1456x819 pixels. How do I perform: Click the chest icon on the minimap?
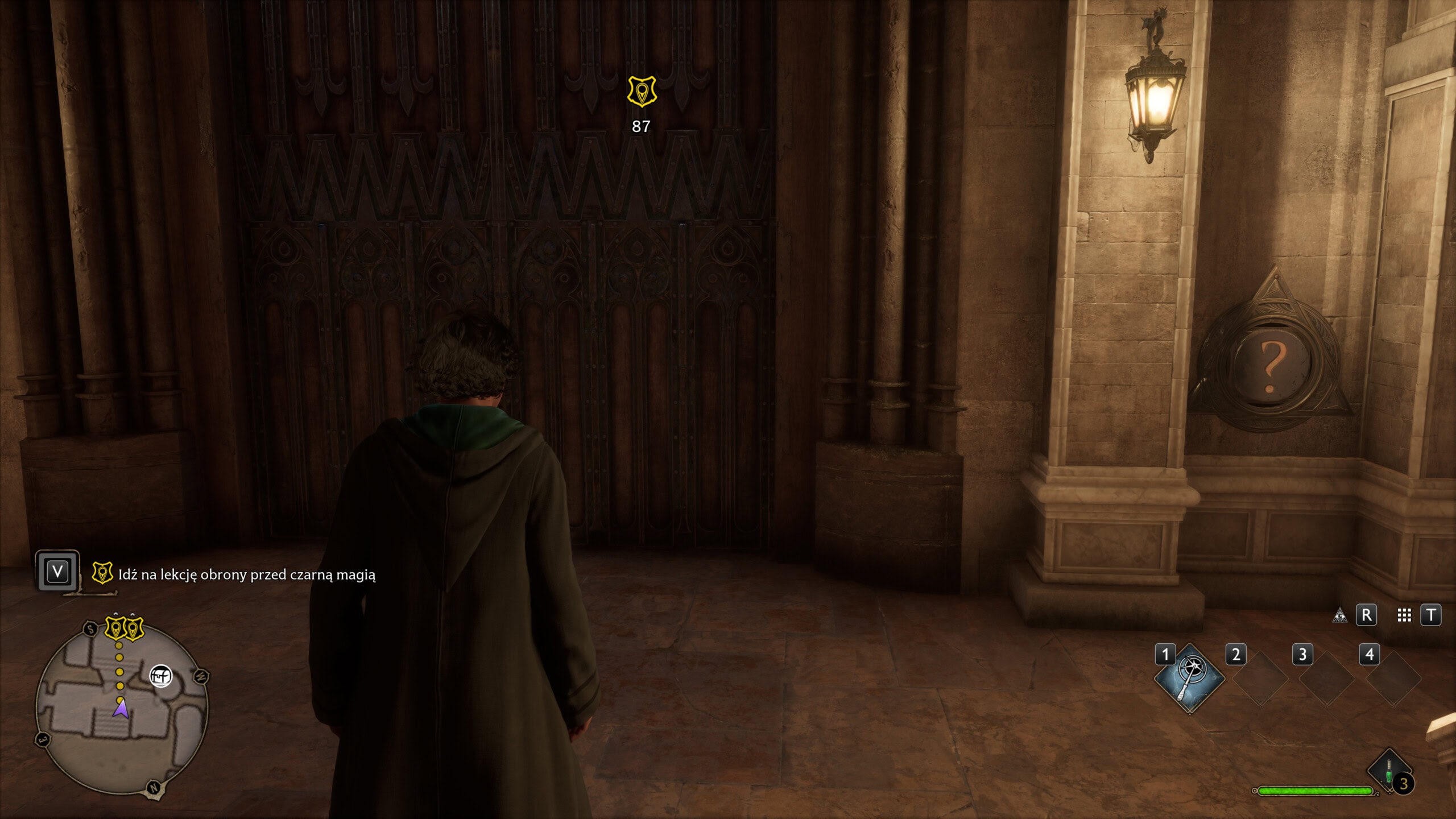coord(161,676)
